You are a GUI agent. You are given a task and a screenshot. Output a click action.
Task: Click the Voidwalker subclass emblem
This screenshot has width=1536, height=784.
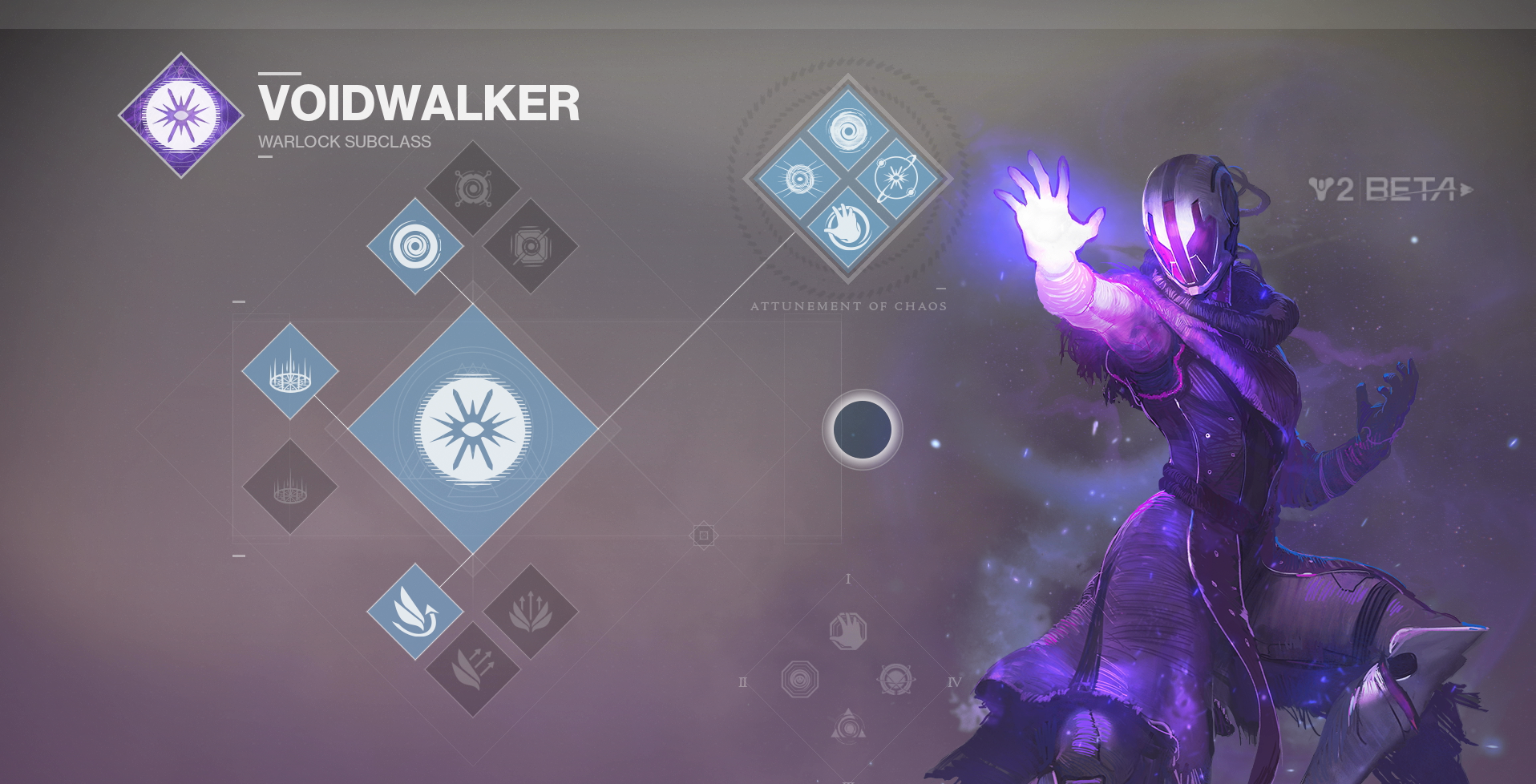click(x=181, y=115)
